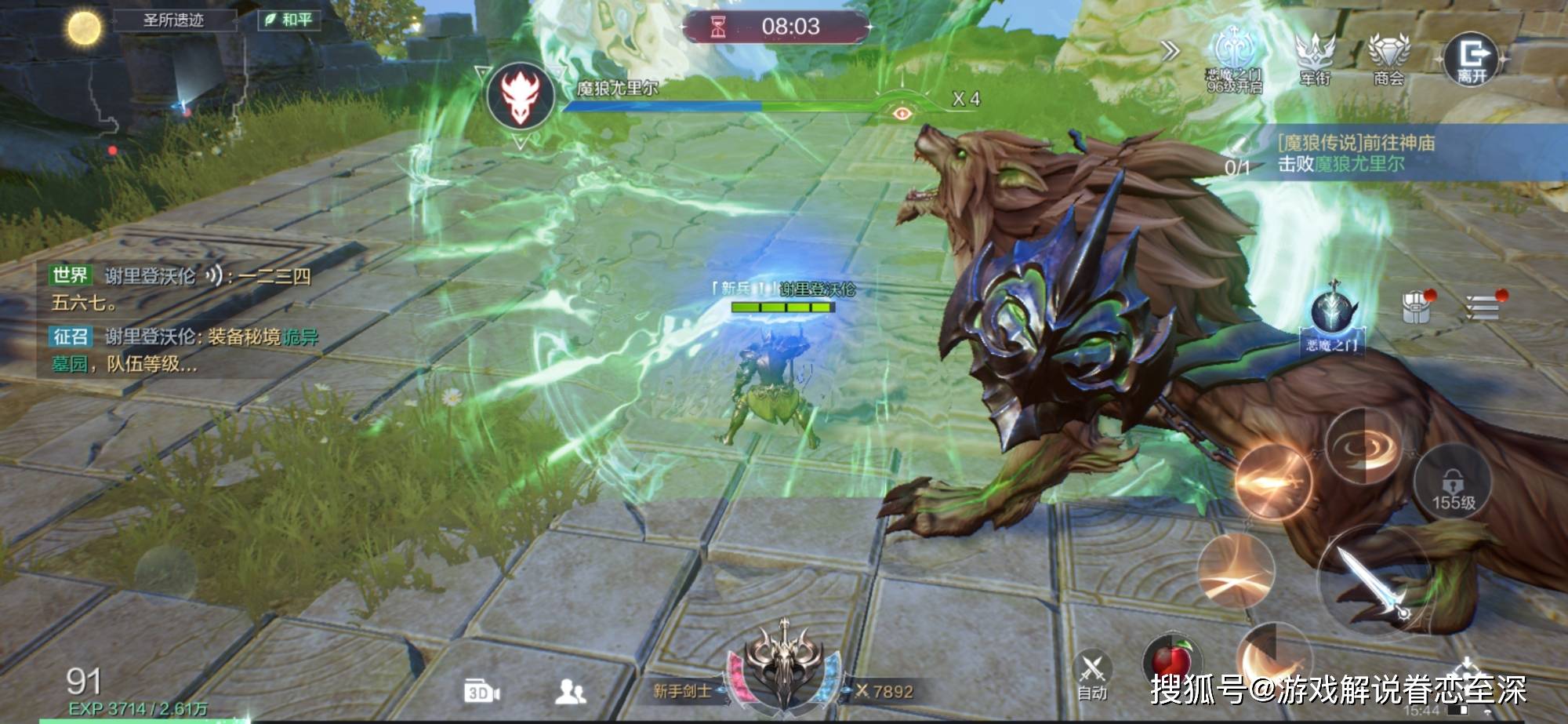The image size is (1568, 724).
Task: Activate the crossed slash skill
Action: [x=1236, y=571]
